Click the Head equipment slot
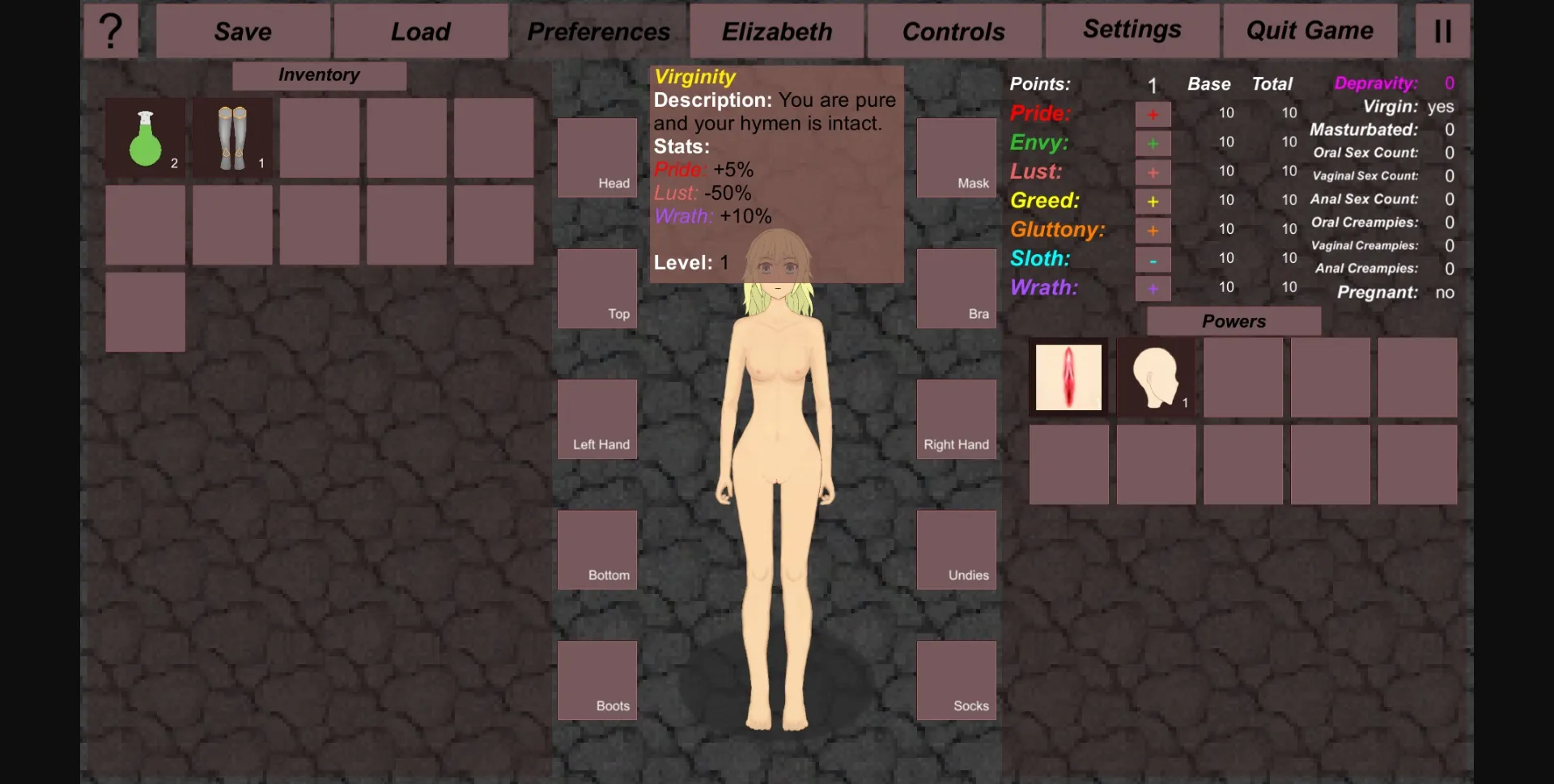Screen dimensions: 1554x784 tap(597, 158)
